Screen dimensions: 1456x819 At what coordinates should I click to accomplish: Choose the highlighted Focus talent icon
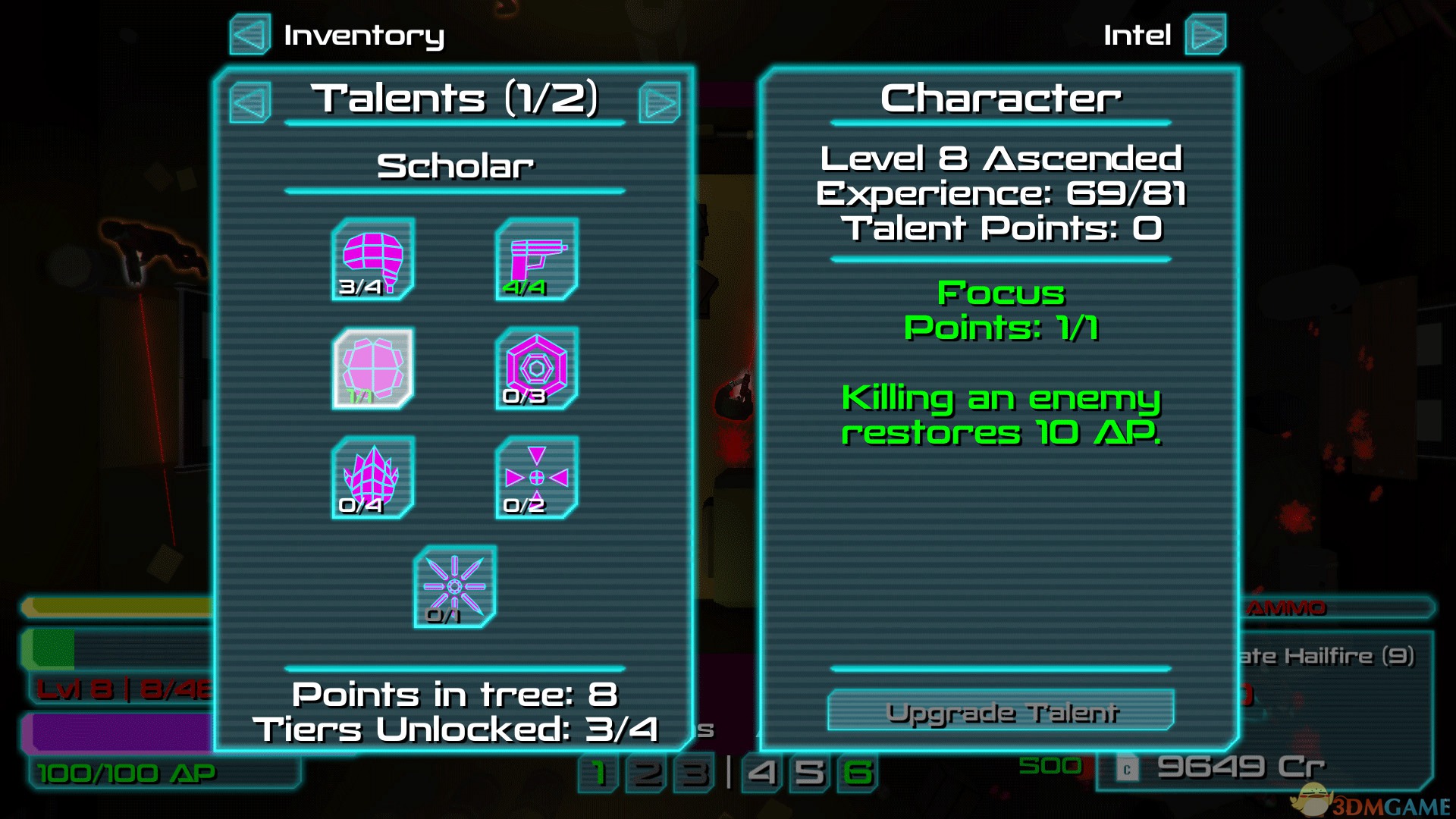(373, 369)
